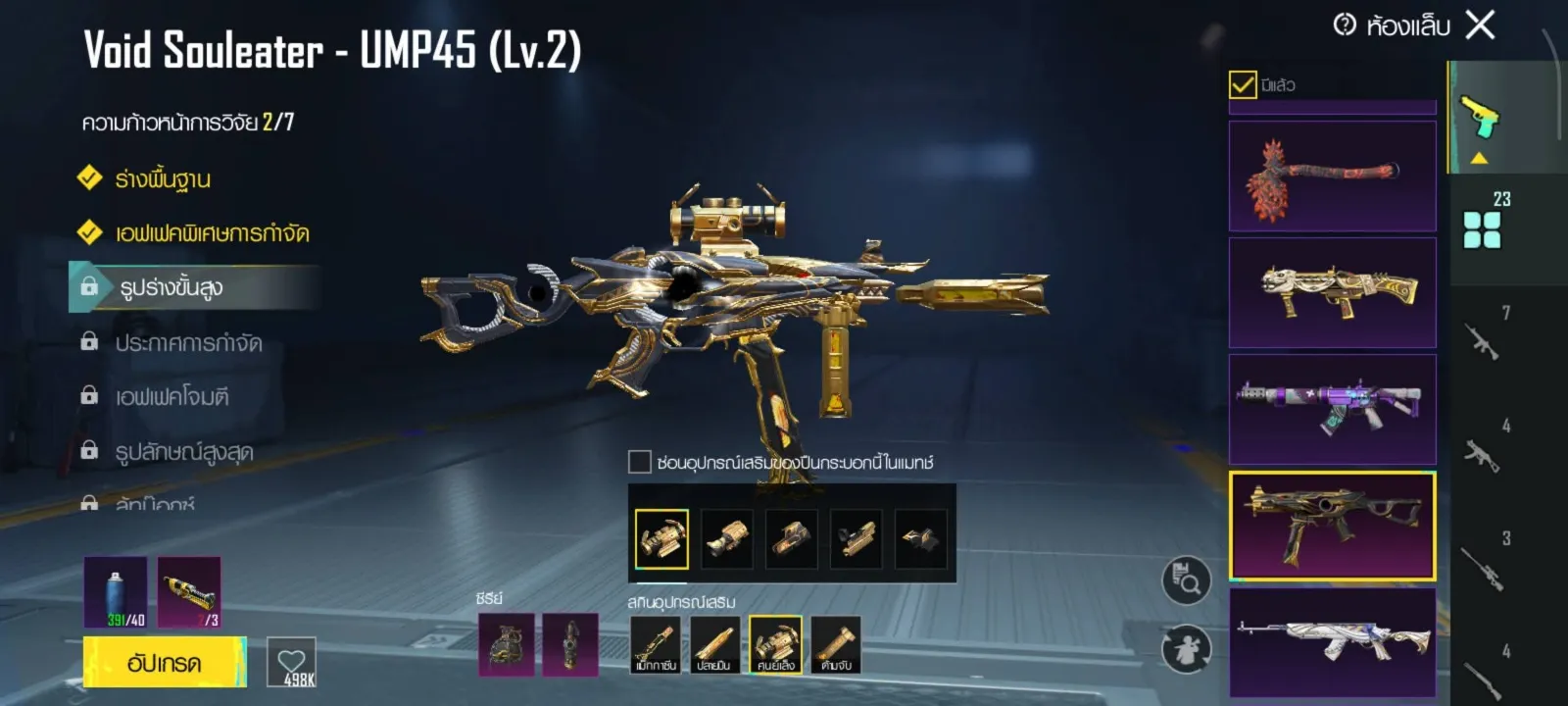The image size is (1568, 706).
Task: Toggle the owned-only filter checkbox
Action: coord(1243,85)
